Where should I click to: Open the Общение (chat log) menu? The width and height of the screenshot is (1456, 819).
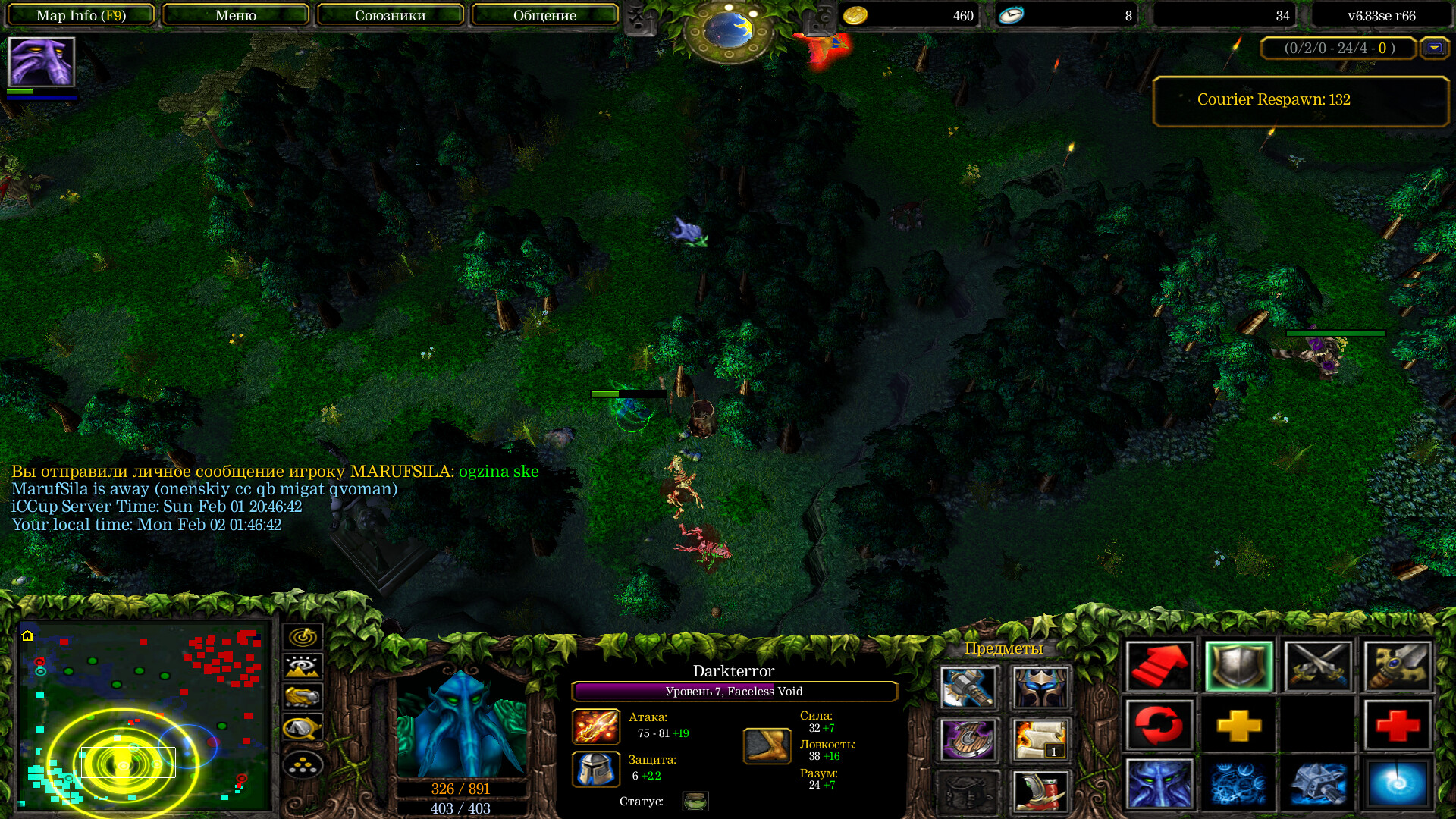544,15
